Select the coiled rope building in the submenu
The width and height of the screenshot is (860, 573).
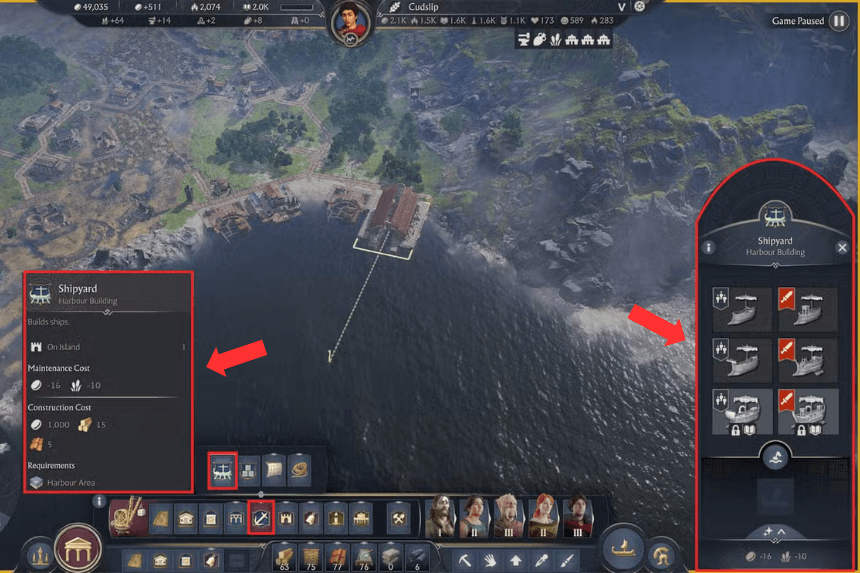tap(299, 469)
